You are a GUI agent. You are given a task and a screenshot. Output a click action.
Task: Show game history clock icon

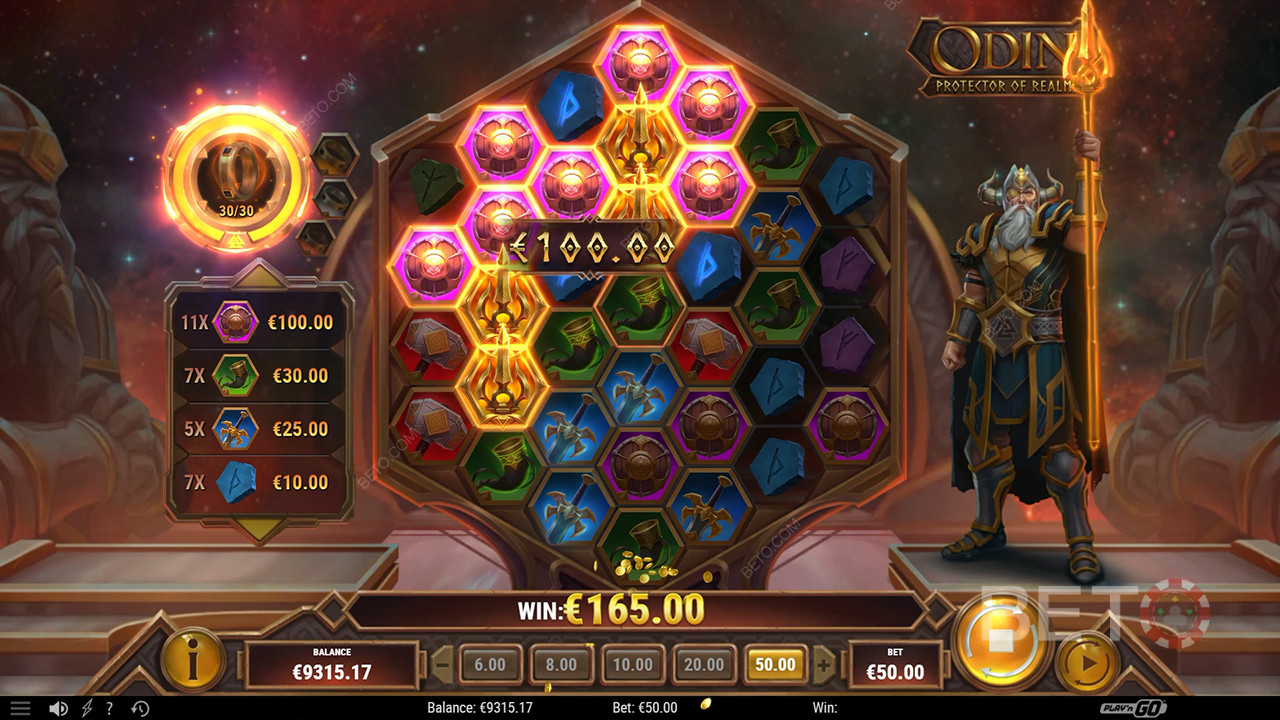click(x=140, y=708)
